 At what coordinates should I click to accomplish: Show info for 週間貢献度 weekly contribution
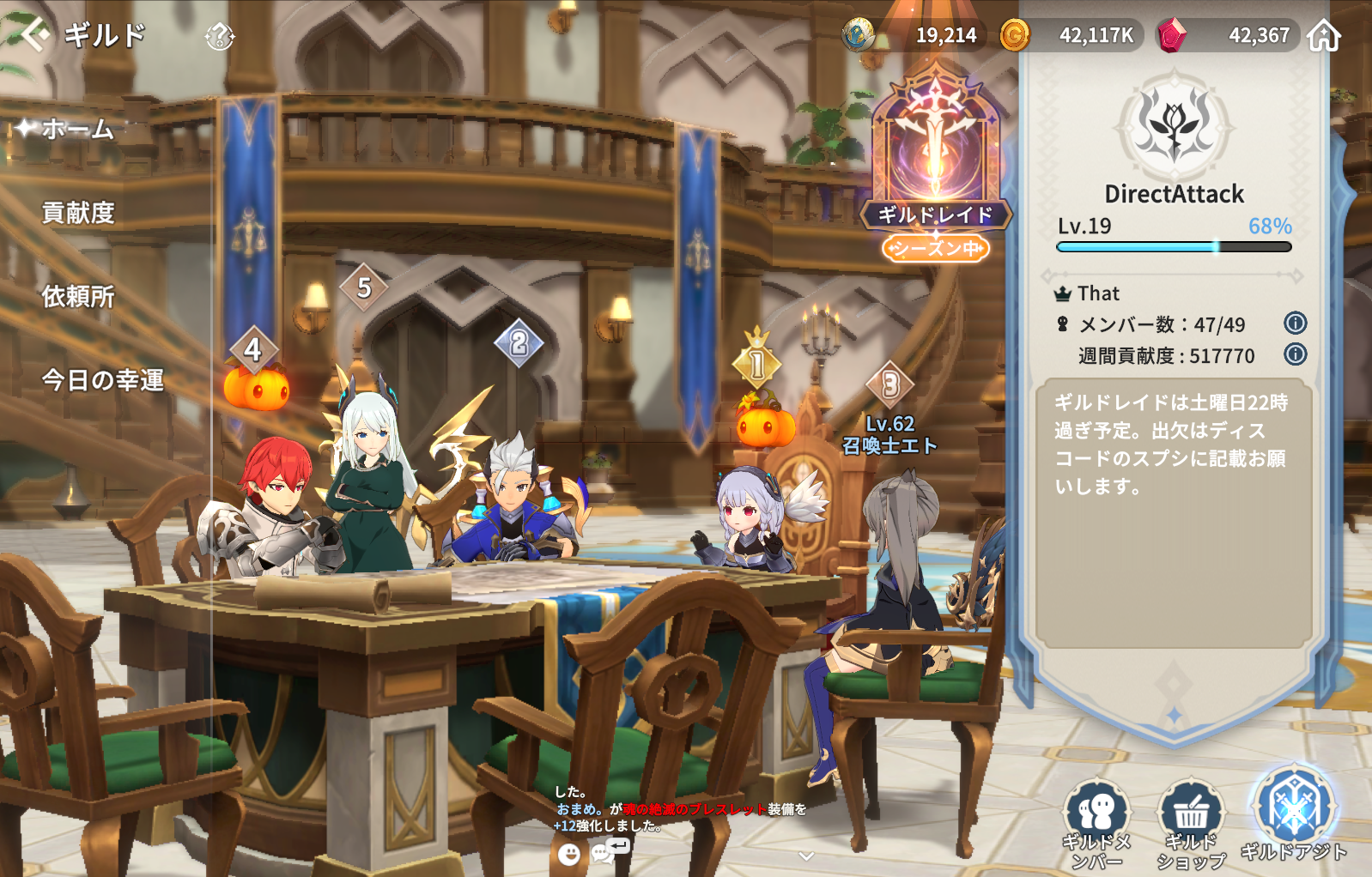tap(1295, 354)
